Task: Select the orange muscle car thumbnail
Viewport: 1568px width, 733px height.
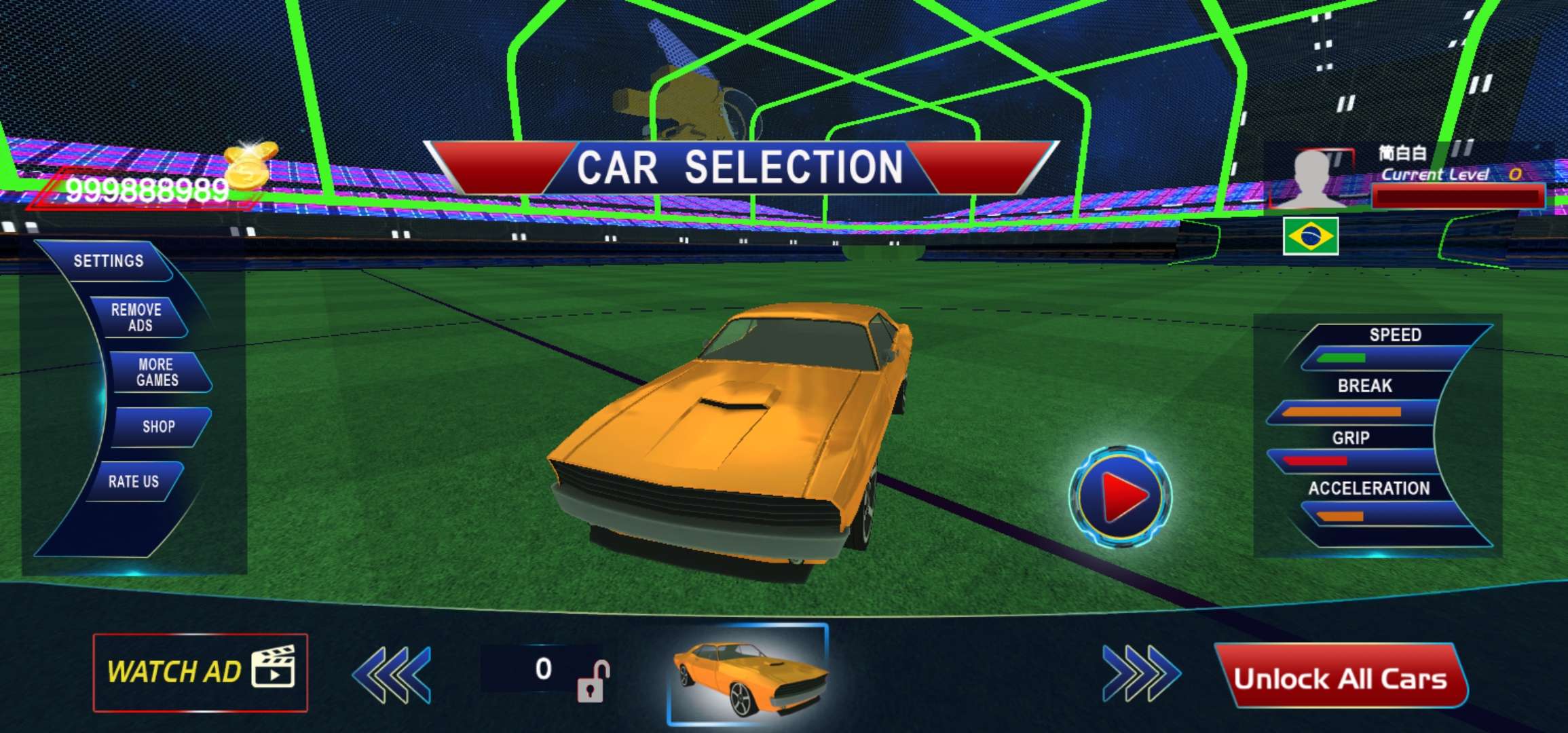Action: pyautogui.click(x=749, y=675)
